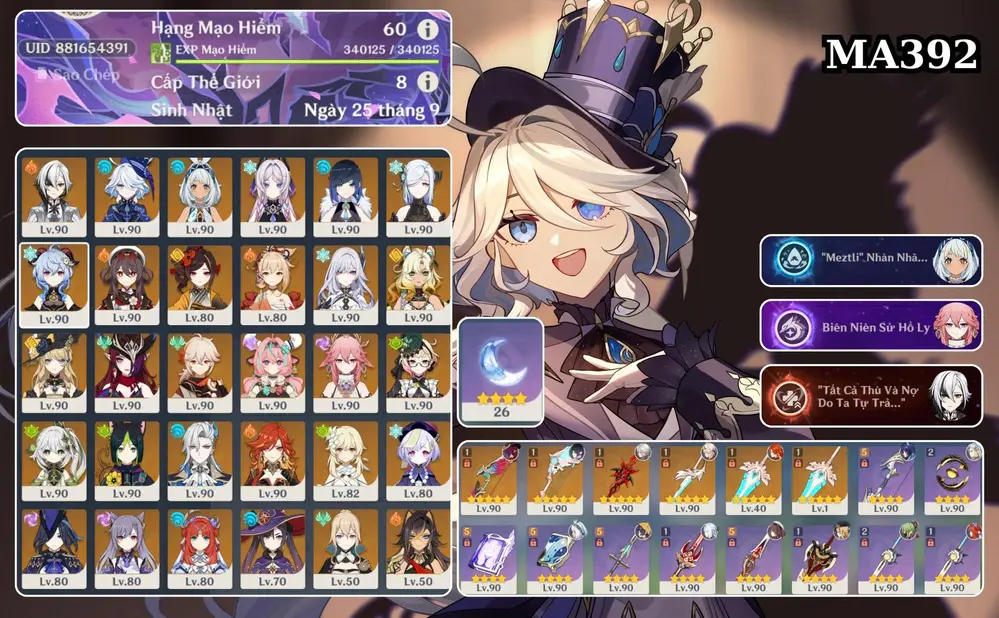Select the Neuvillette character tile
The height and width of the screenshot is (618, 999).
[x=200, y=460]
